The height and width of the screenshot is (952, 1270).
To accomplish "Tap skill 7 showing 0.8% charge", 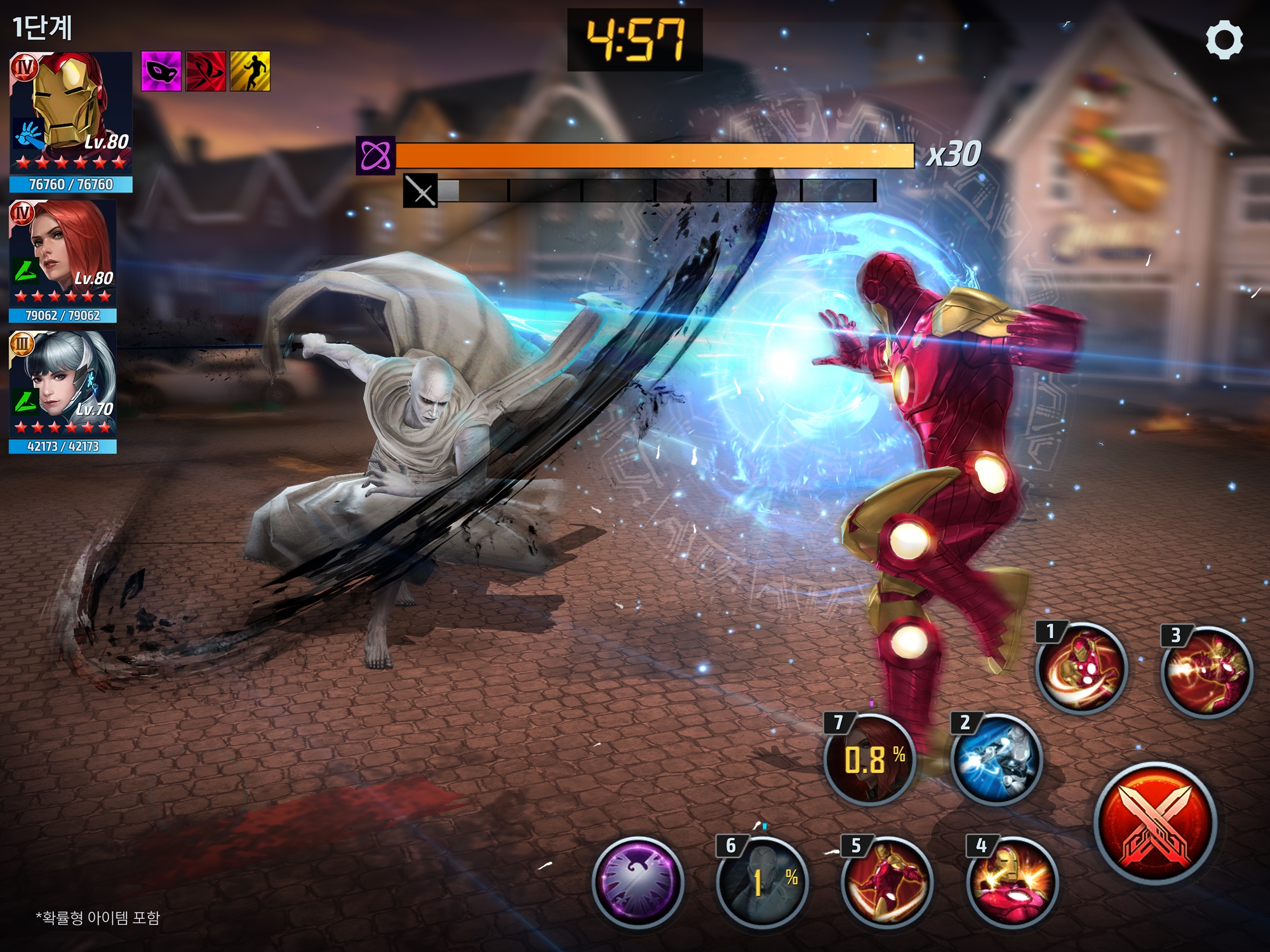I will click(869, 760).
